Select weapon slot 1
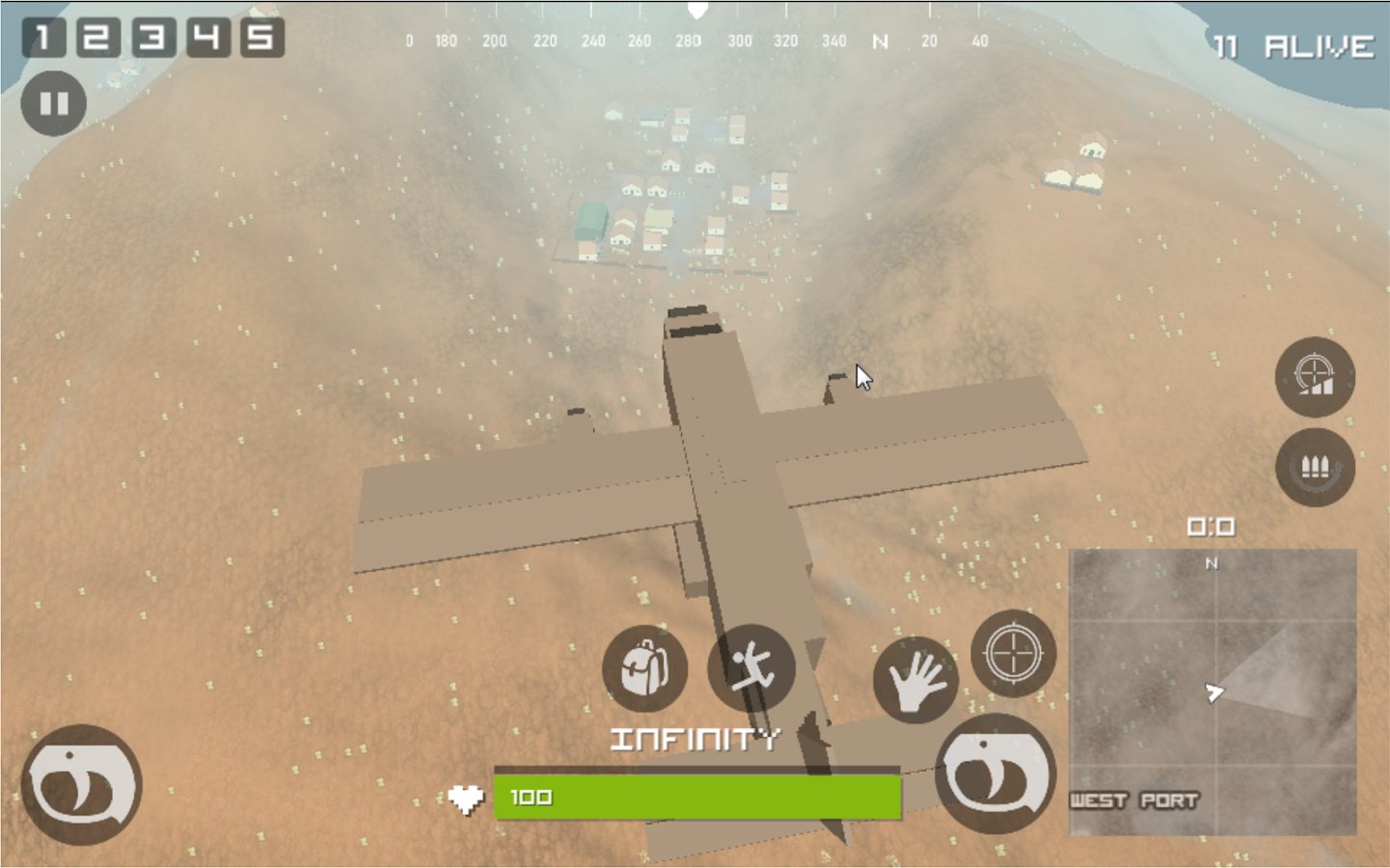 [43, 38]
